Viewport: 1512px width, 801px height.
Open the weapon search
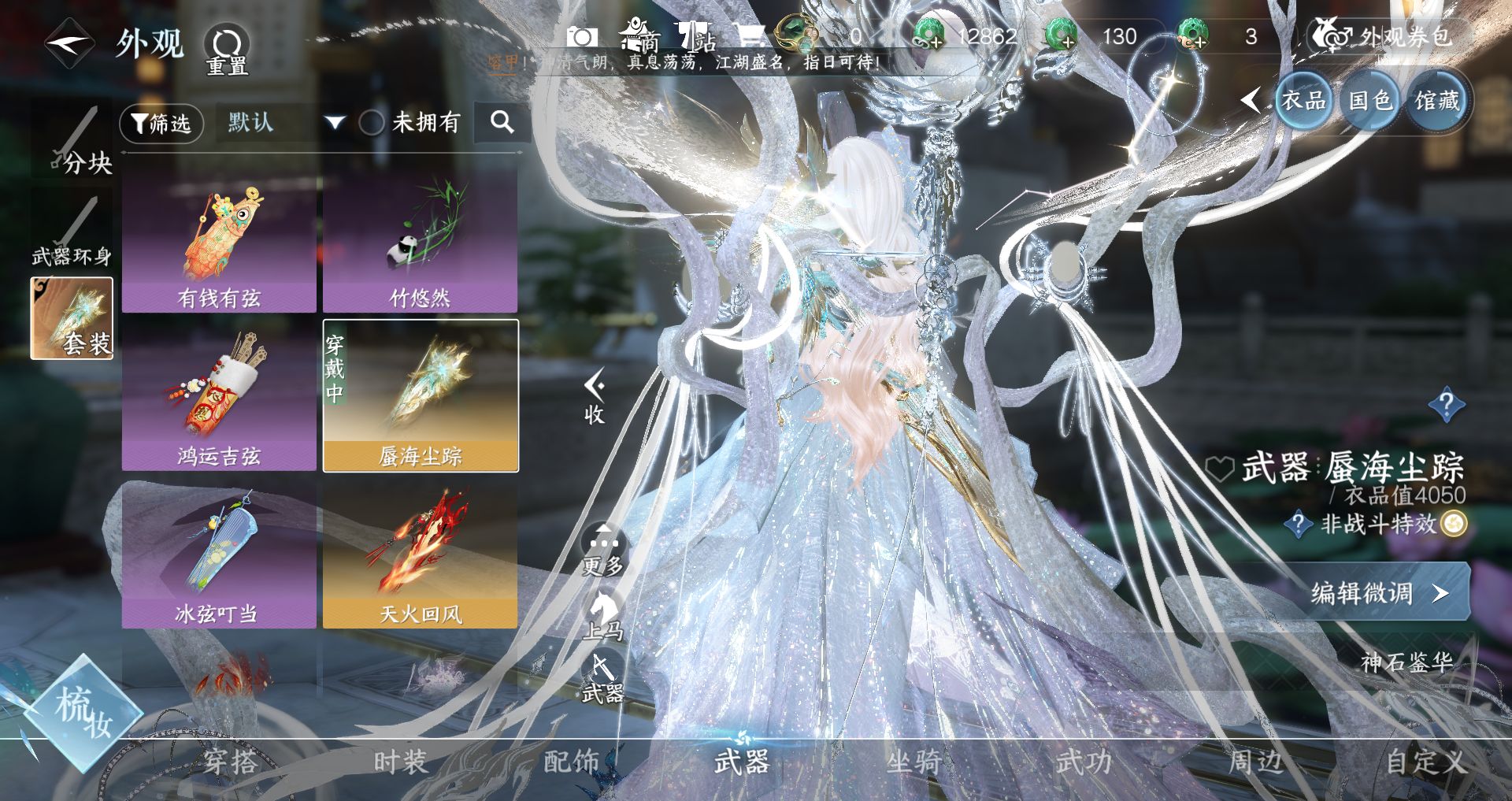(x=502, y=122)
